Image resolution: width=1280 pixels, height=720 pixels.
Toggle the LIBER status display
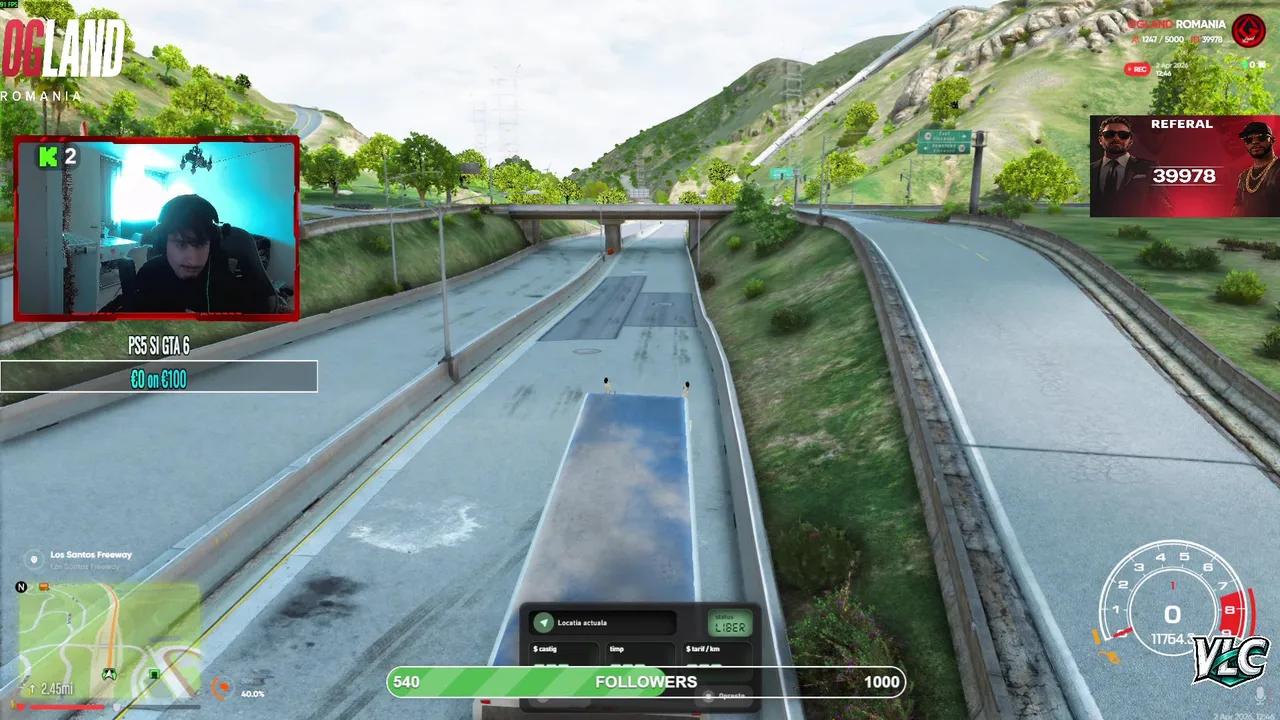click(x=731, y=624)
